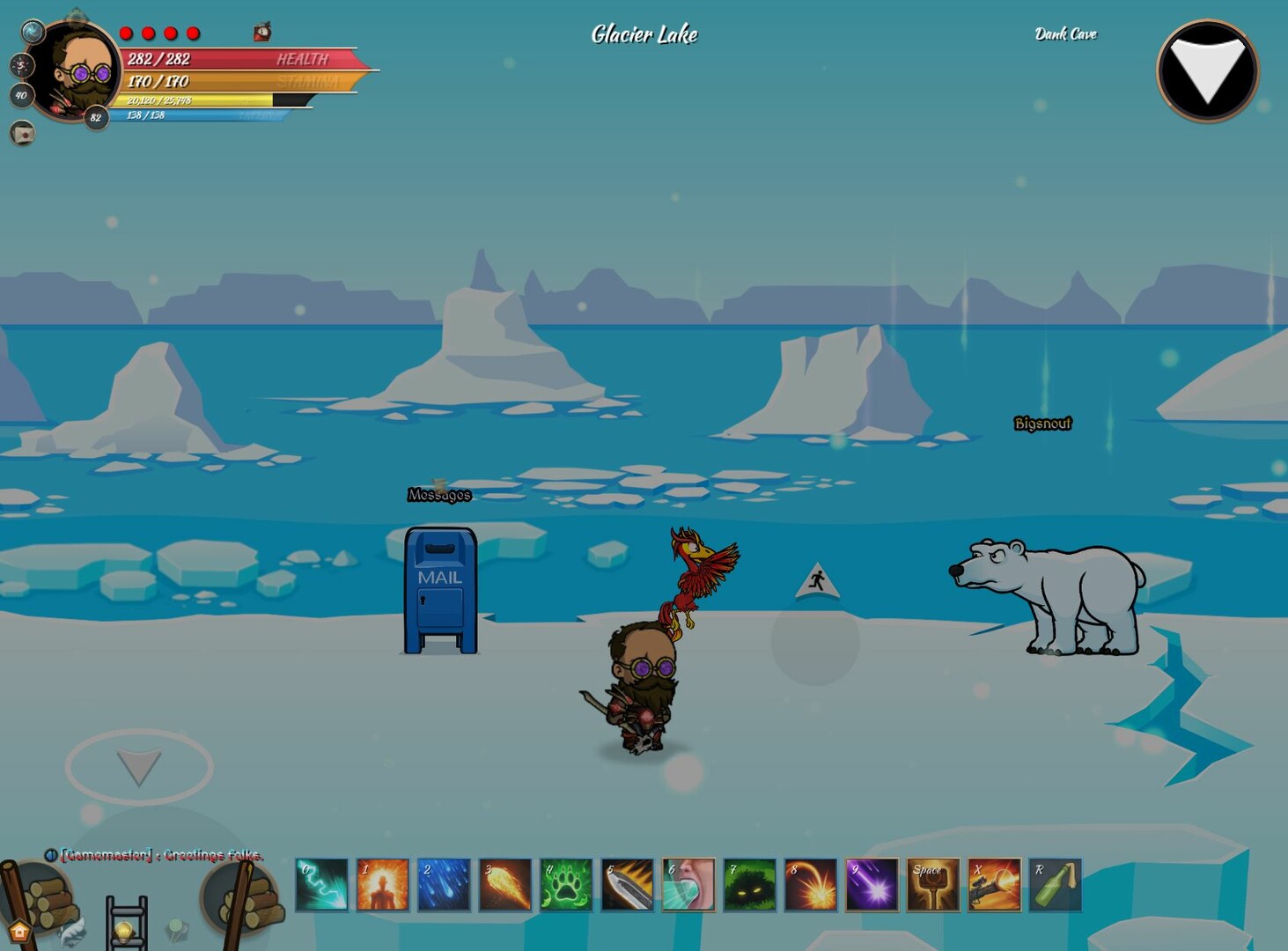Click the alarm clock buff icon
The image size is (1288, 951).
[261, 33]
